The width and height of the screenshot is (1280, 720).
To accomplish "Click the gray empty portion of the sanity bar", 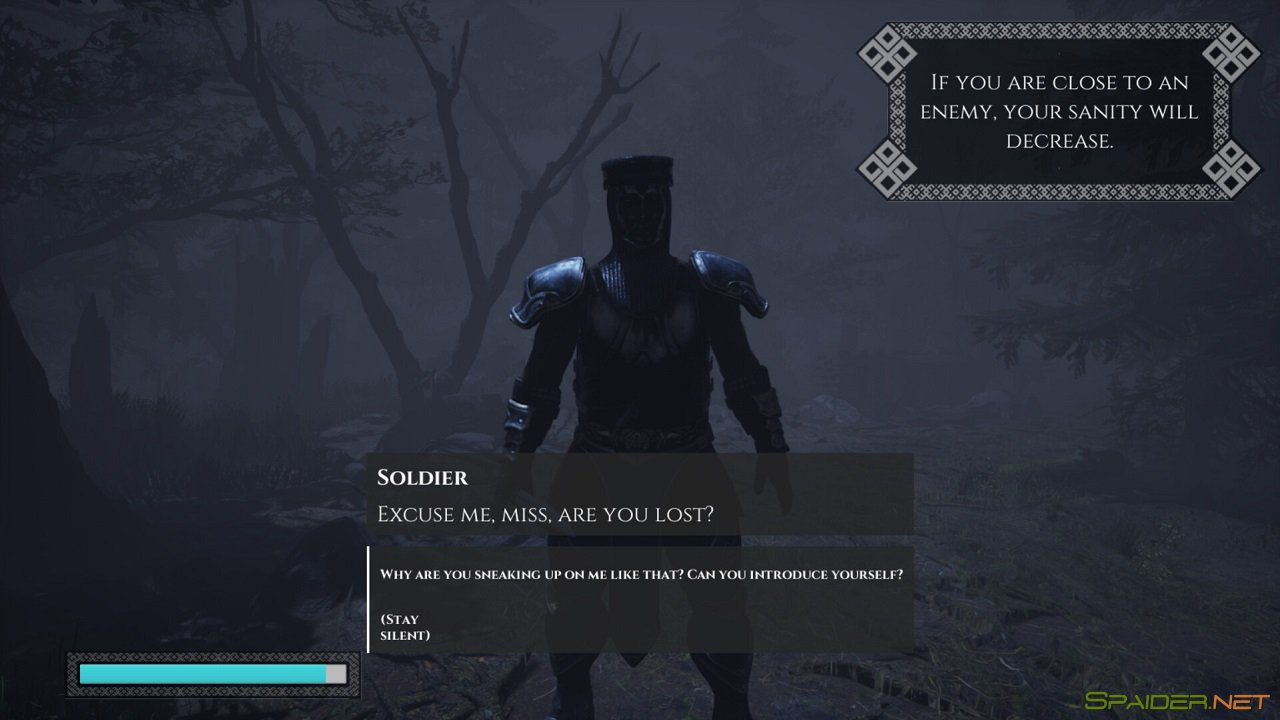I will click(335, 673).
